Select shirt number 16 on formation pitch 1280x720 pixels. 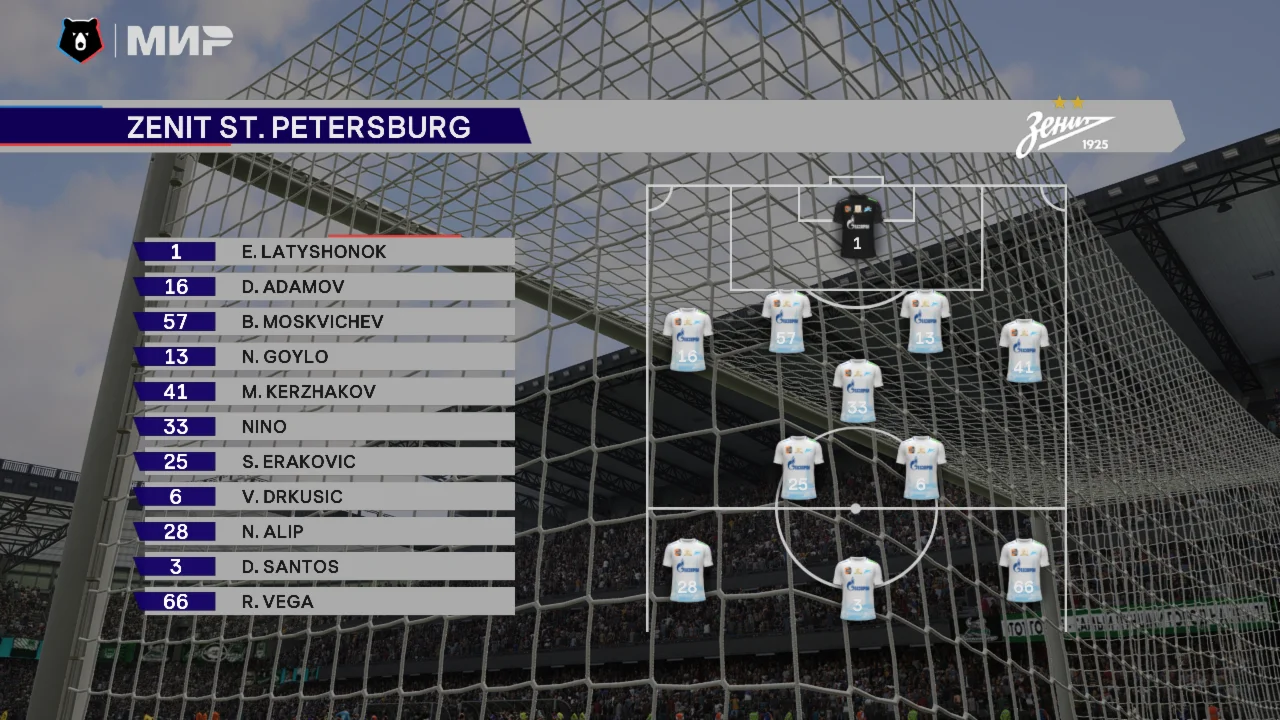click(x=688, y=340)
